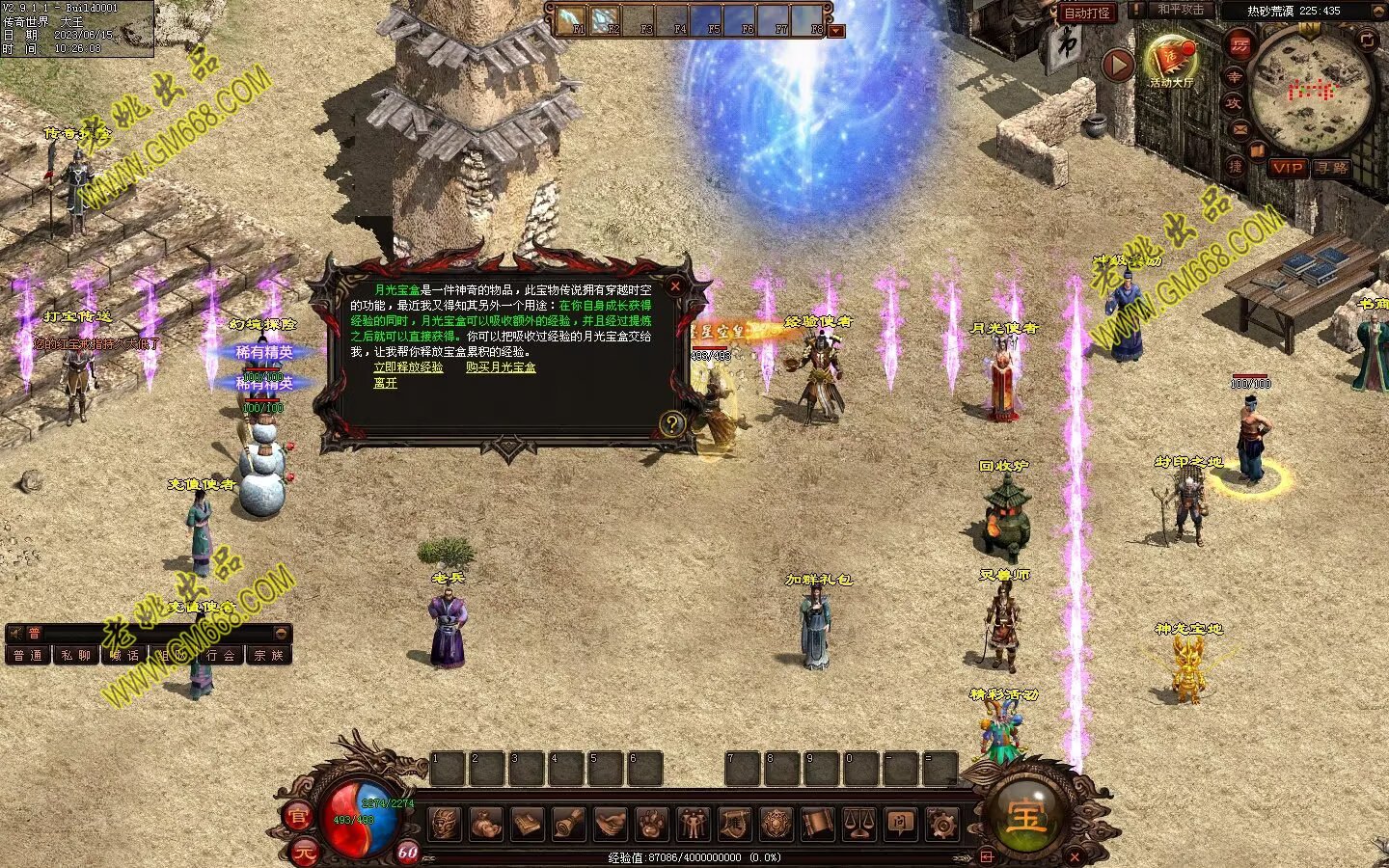The image size is (1389, 868).
Task: Select the 购买月光宝盒 dialogue link
Action: [x=501, y=367]
